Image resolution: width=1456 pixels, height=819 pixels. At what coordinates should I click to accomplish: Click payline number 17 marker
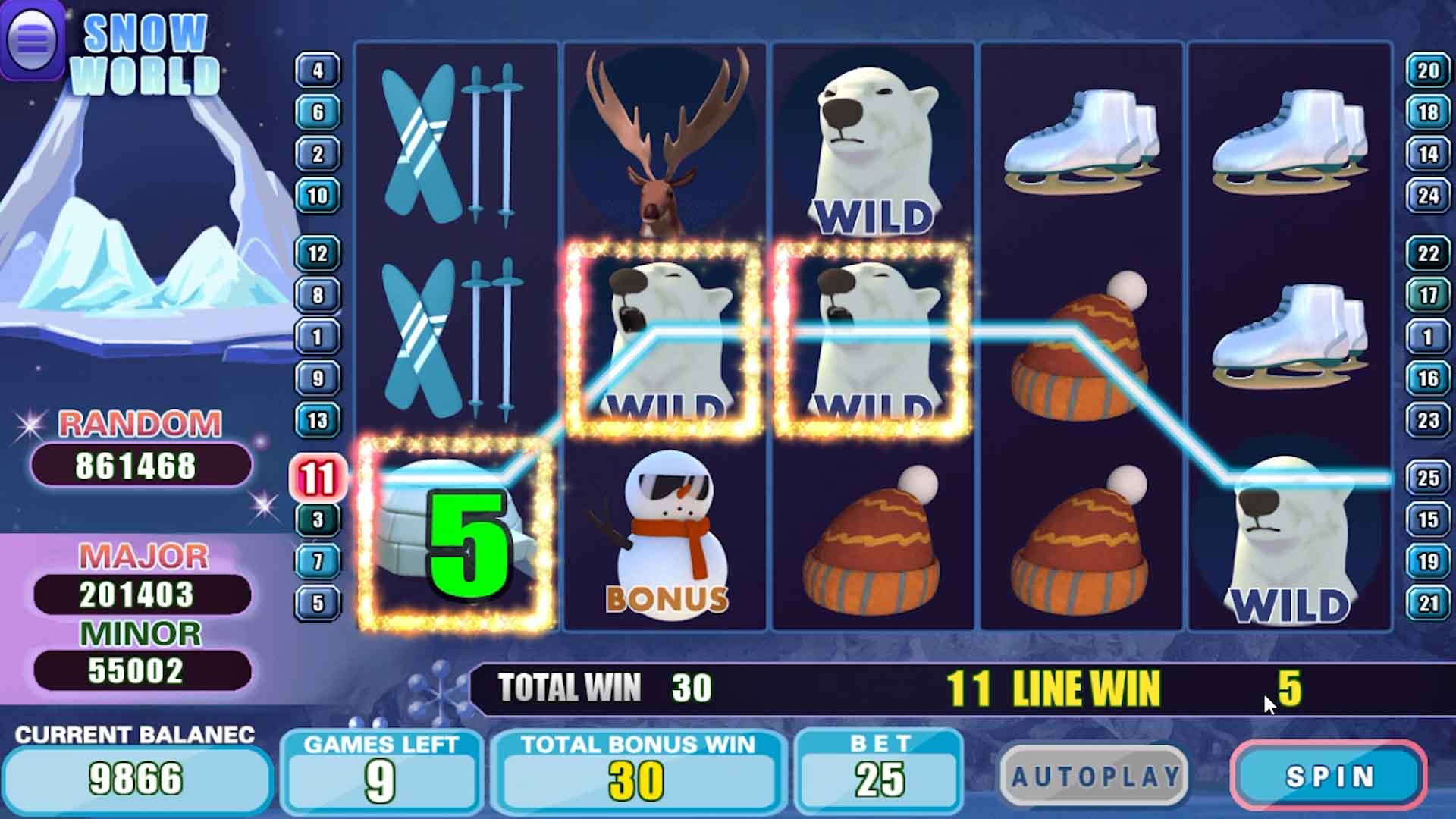tap(1428, 295)
